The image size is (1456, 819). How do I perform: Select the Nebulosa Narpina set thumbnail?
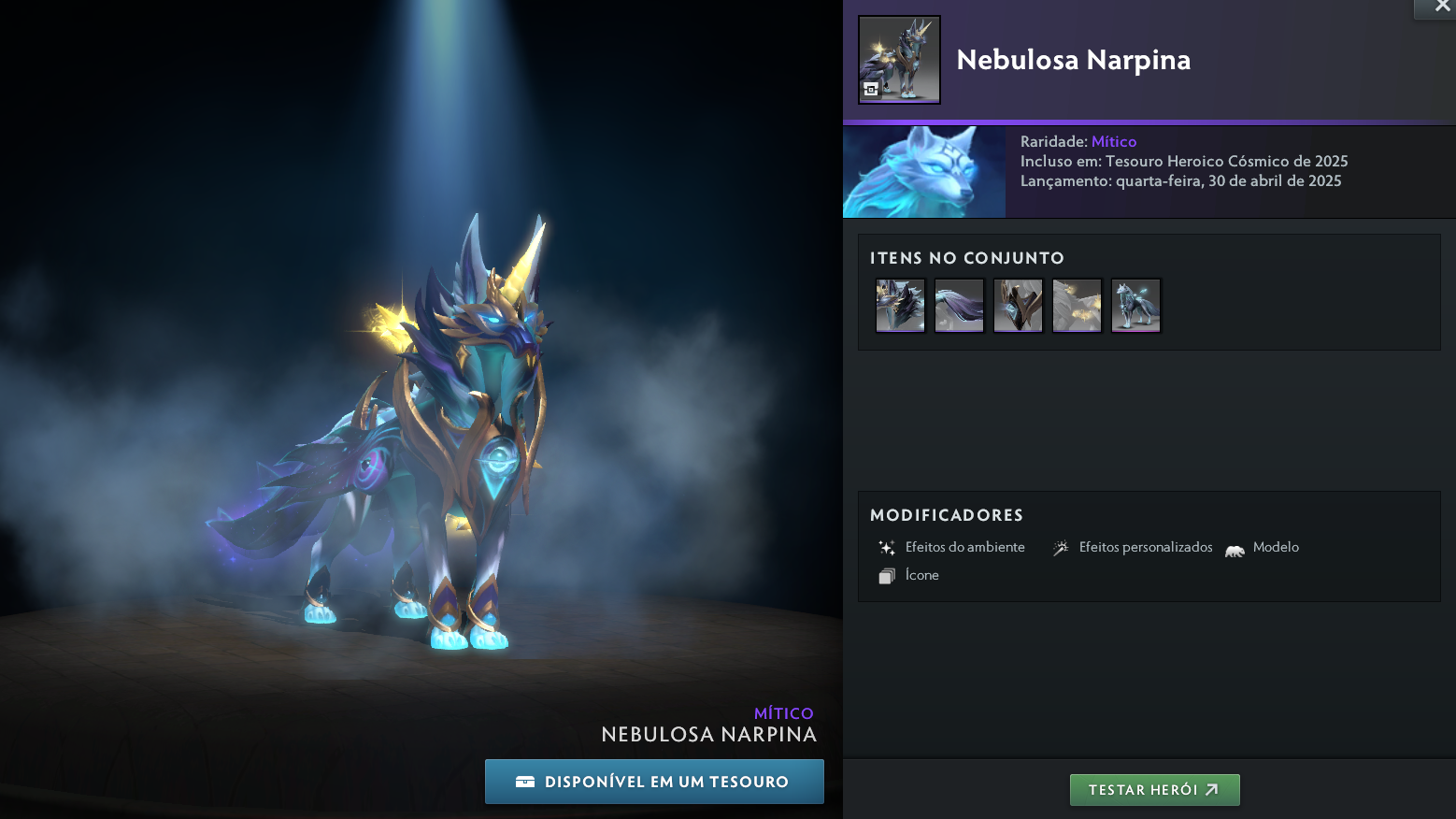(899, 60)
